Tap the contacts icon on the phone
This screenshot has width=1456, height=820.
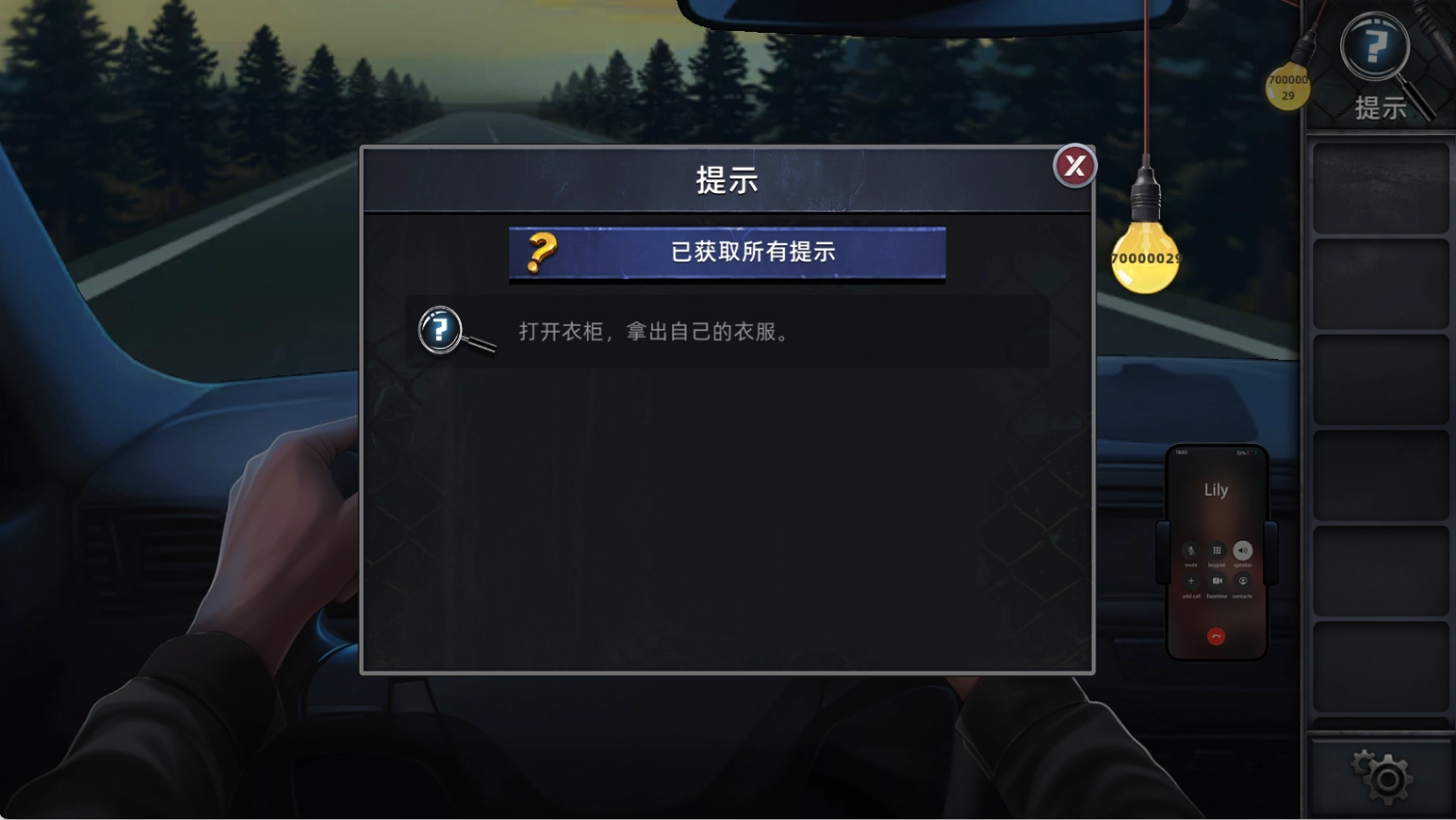pos(1243,582)
